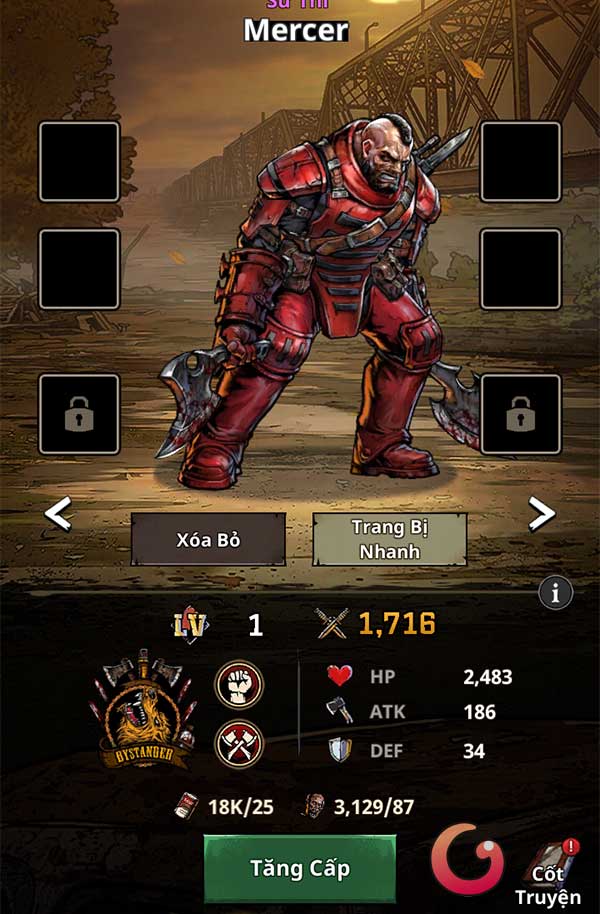The width and height of the screenshot is (600, 914).
Task: Show previous hero with left arrow
Action: click(59, 515)
